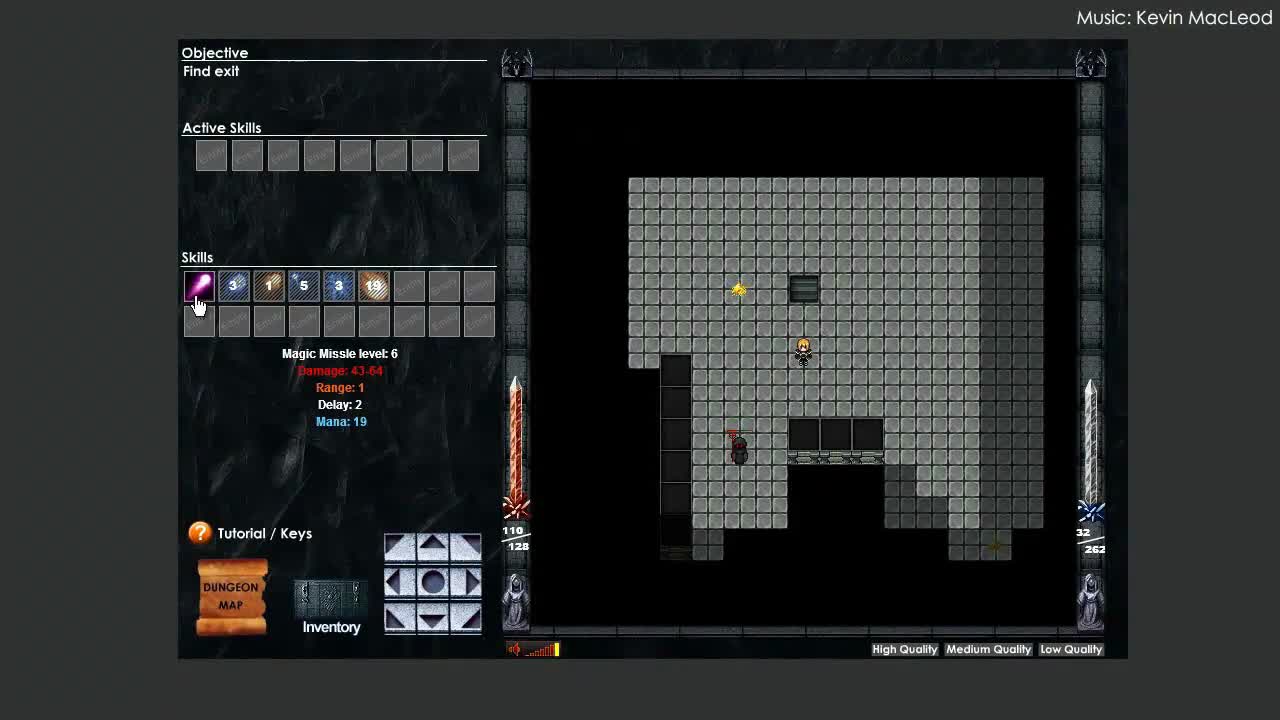Select the skill icon labeled 19
This screenshot has width=1280, height=720.
click(x=374, y=287)
